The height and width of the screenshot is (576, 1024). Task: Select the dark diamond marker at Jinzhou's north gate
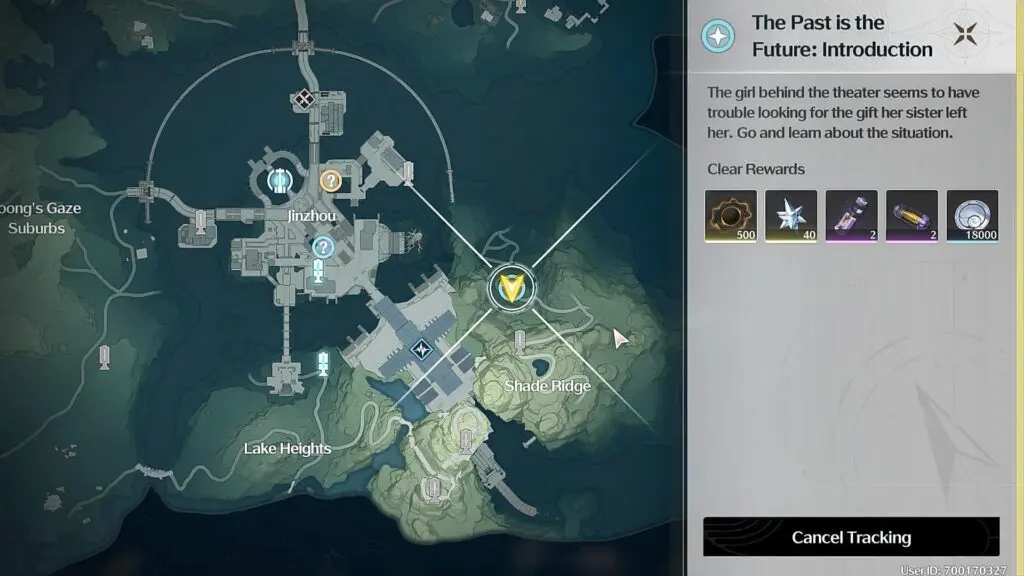pyautogui.click(x=304, y=98)
